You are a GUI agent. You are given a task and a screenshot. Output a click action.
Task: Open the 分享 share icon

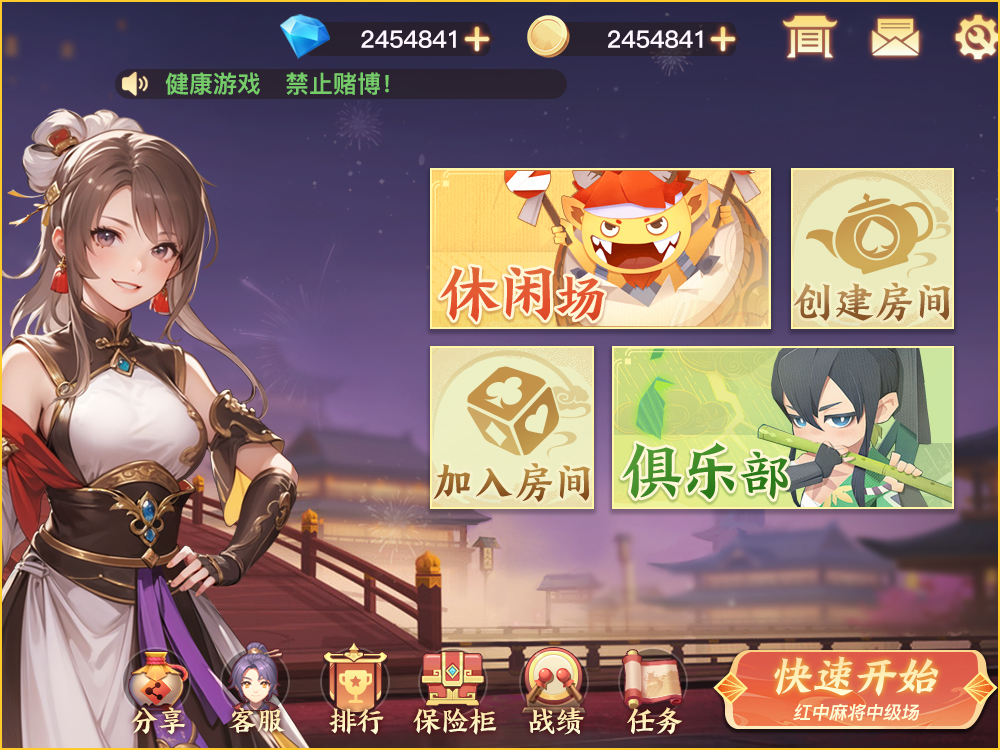[158, 692]
